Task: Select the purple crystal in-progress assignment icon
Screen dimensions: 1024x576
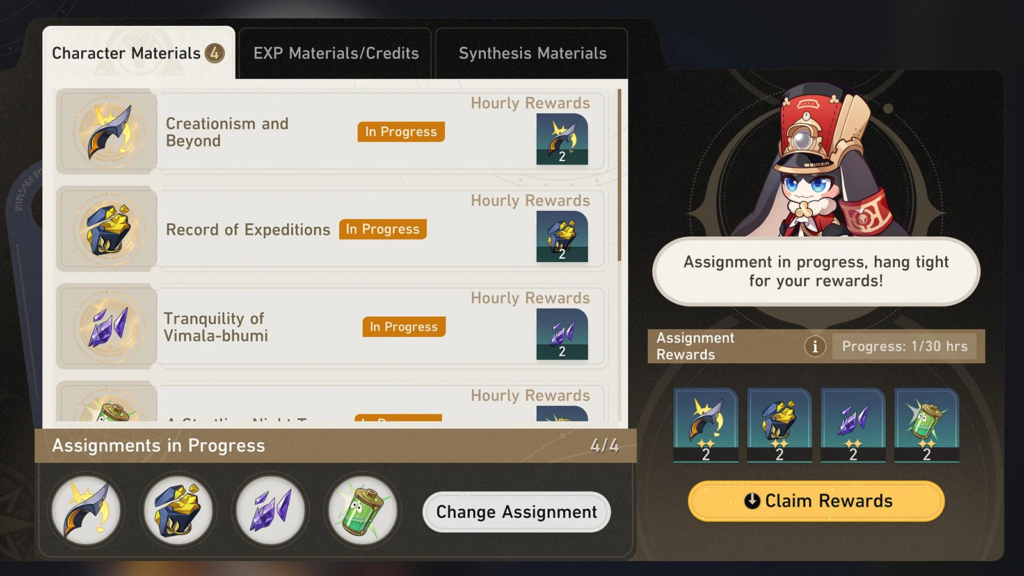Action: click(x=271, y=510)
